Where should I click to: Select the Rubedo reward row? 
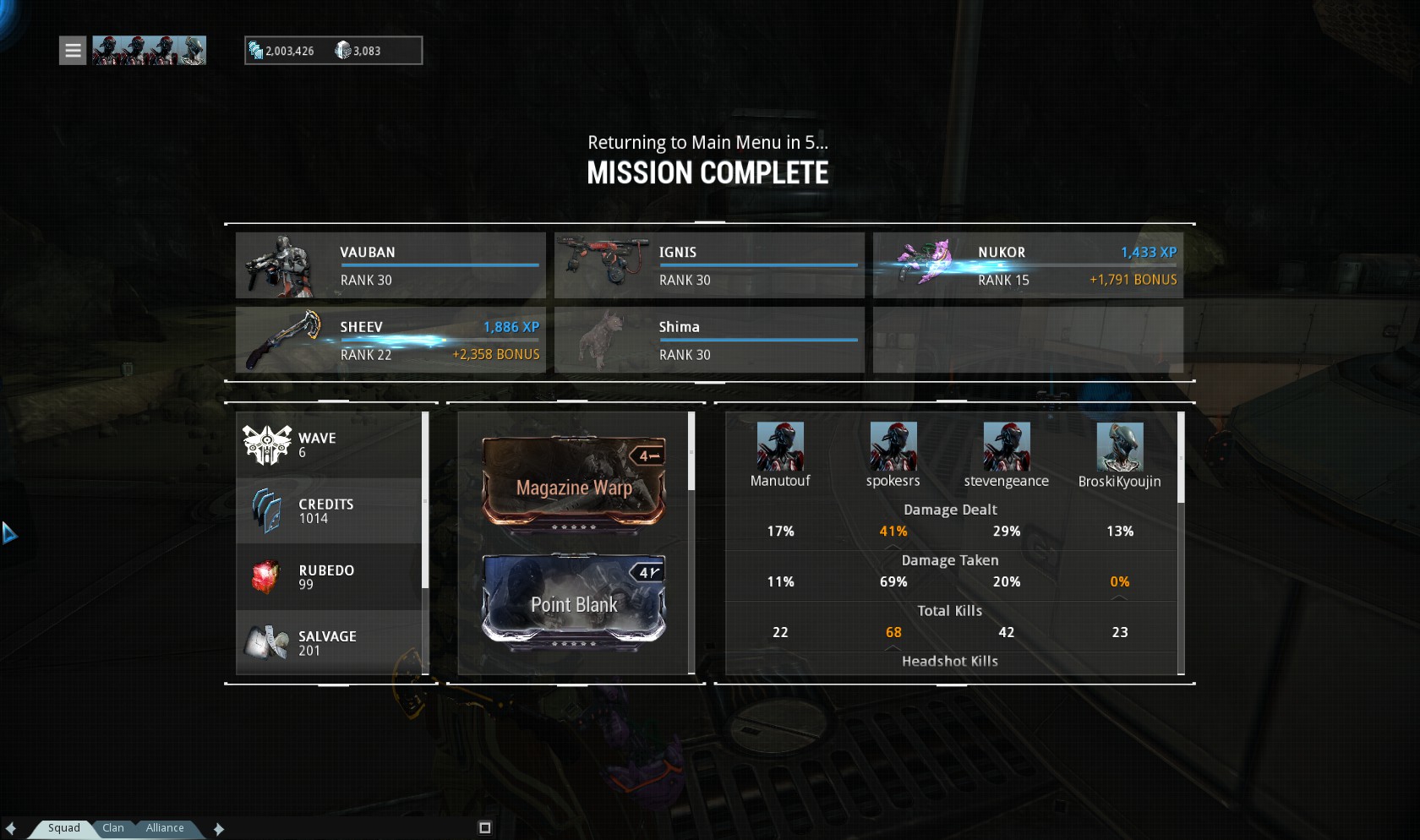pos(329,577)
